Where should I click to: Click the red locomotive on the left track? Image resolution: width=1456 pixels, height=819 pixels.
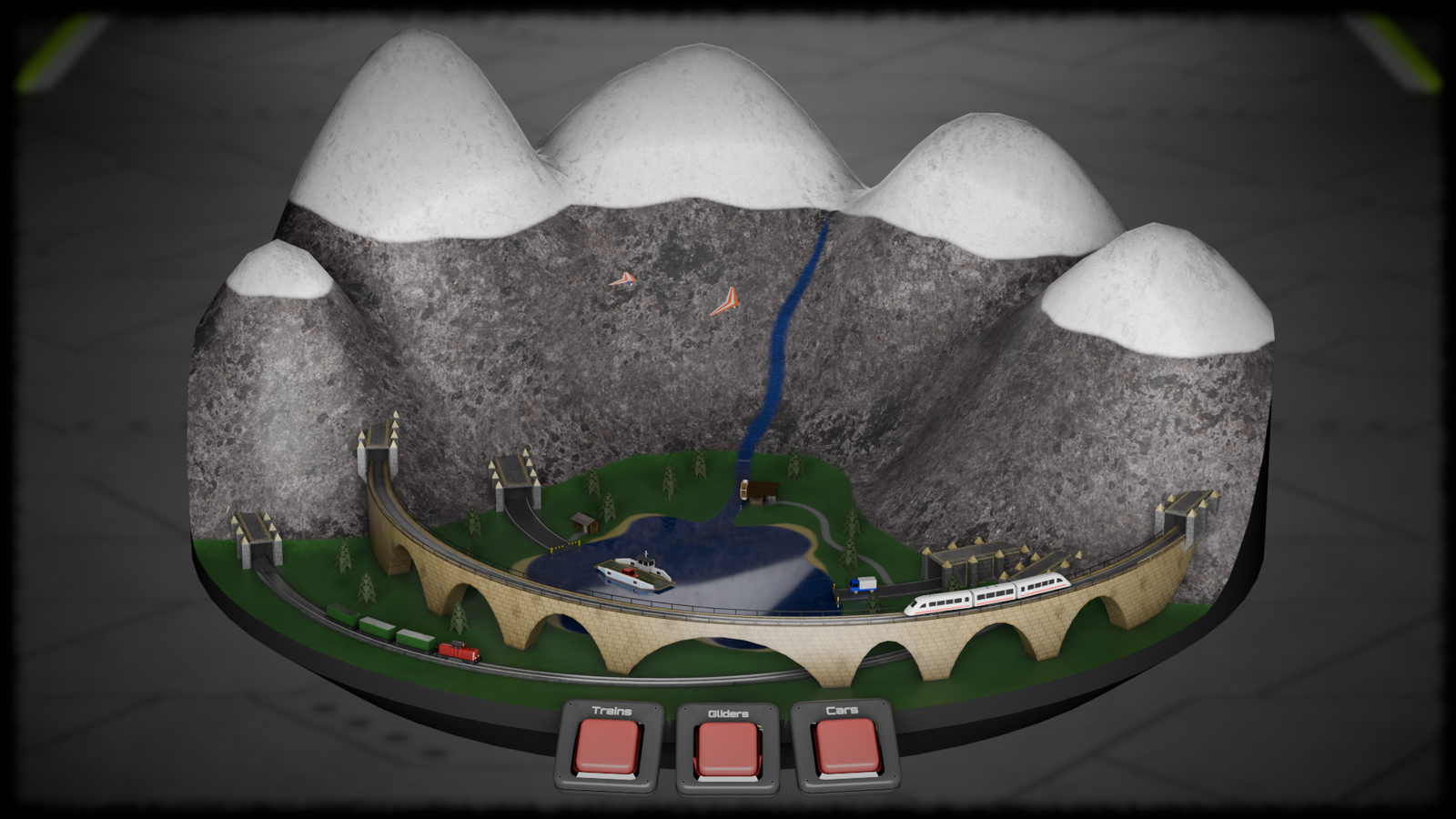point(460,653)
